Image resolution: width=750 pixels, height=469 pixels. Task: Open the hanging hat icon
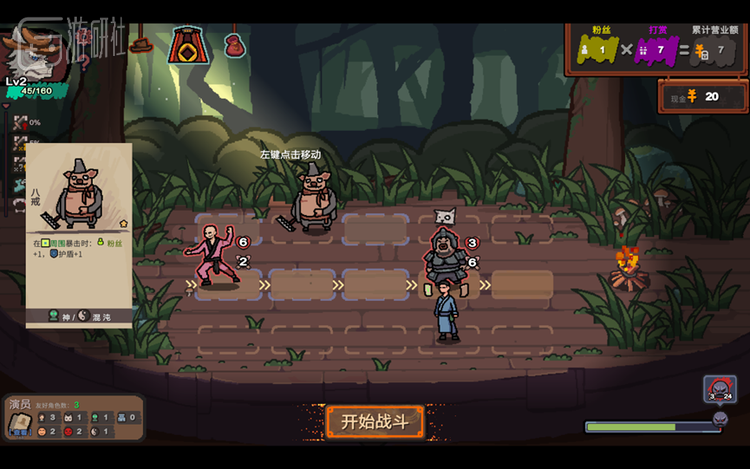click(x=141, y=44)
